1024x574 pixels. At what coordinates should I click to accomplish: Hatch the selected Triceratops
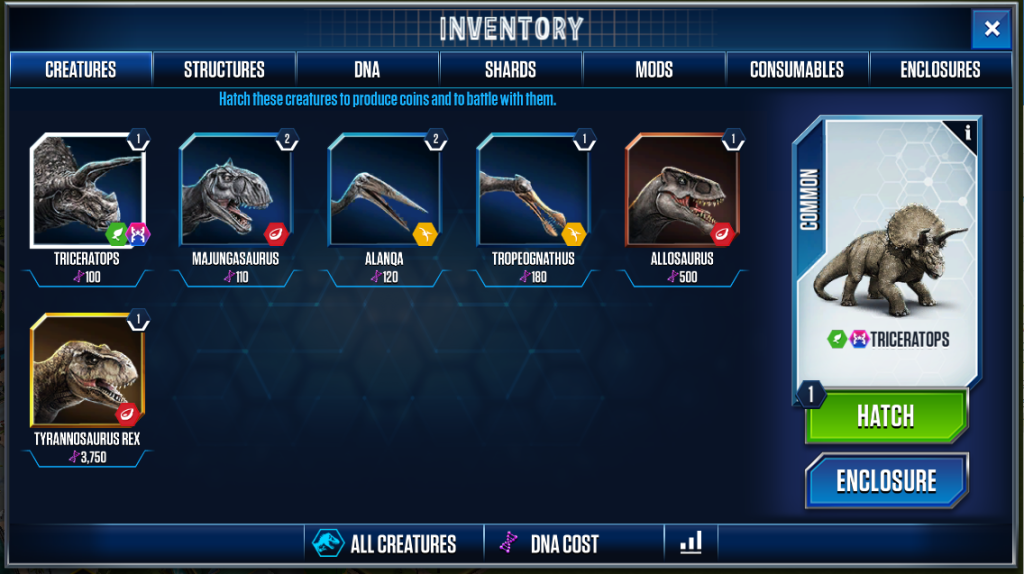pyautogui.click(x=886, y=416)
